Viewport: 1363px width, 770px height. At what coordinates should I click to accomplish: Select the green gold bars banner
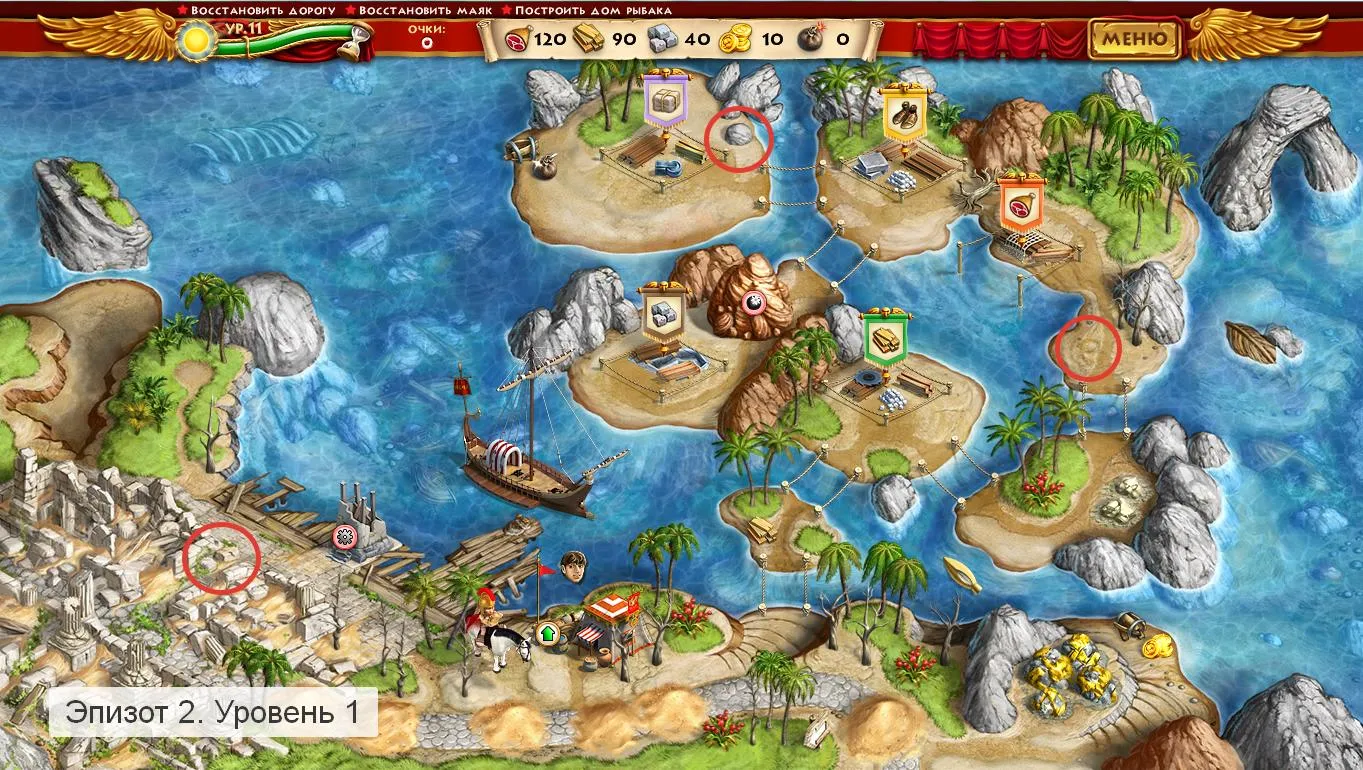(884, 335)
